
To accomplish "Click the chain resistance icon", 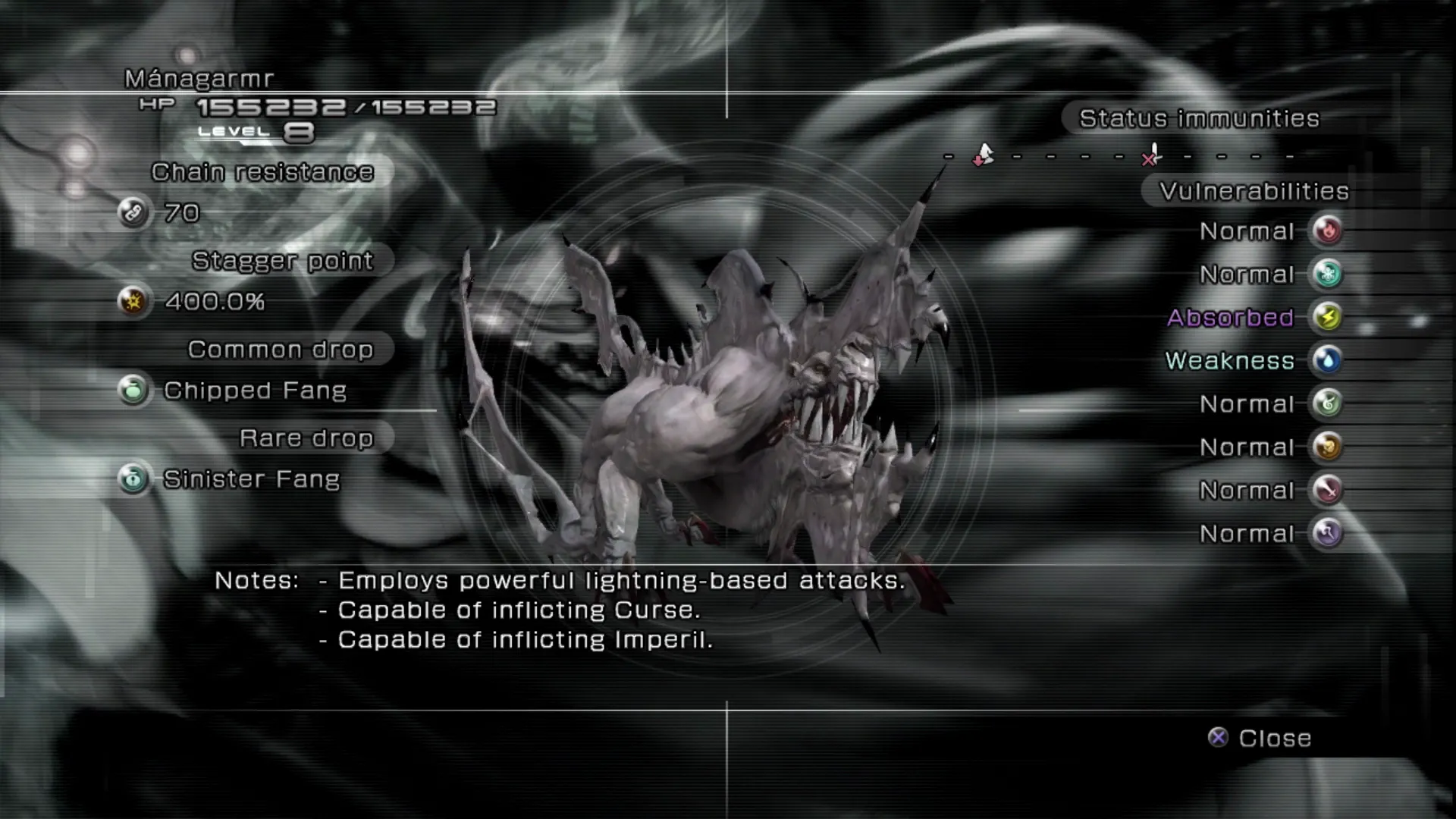I will pos(133,213).
